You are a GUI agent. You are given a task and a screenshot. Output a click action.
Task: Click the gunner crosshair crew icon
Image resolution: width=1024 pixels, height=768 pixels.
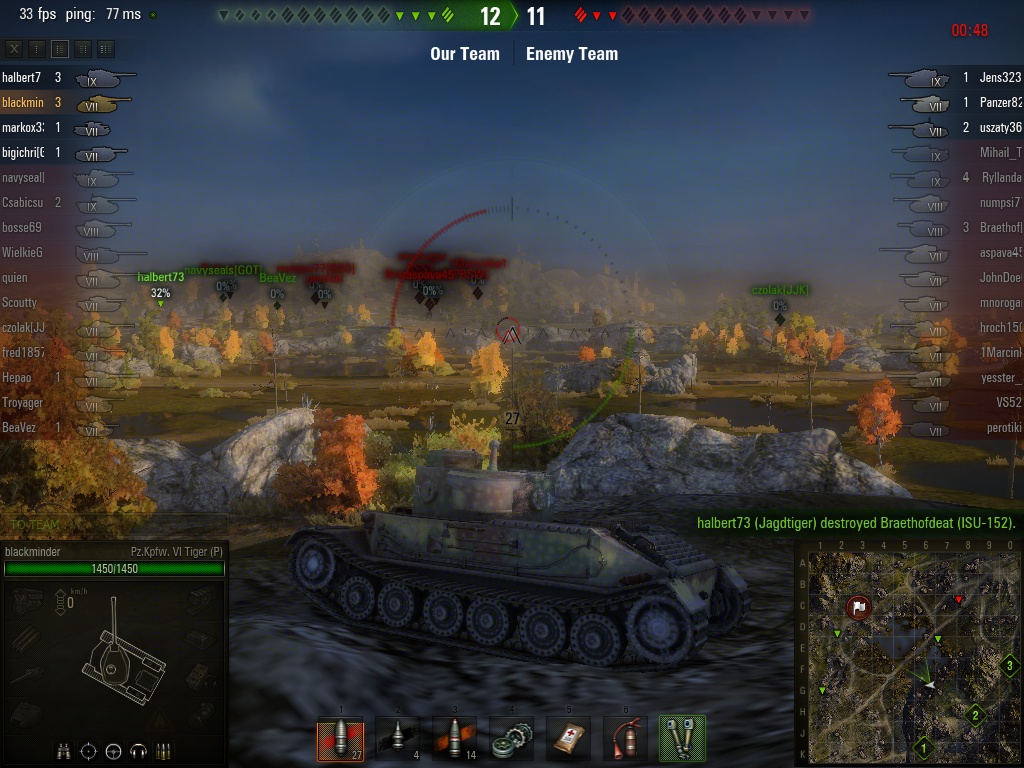89,750
